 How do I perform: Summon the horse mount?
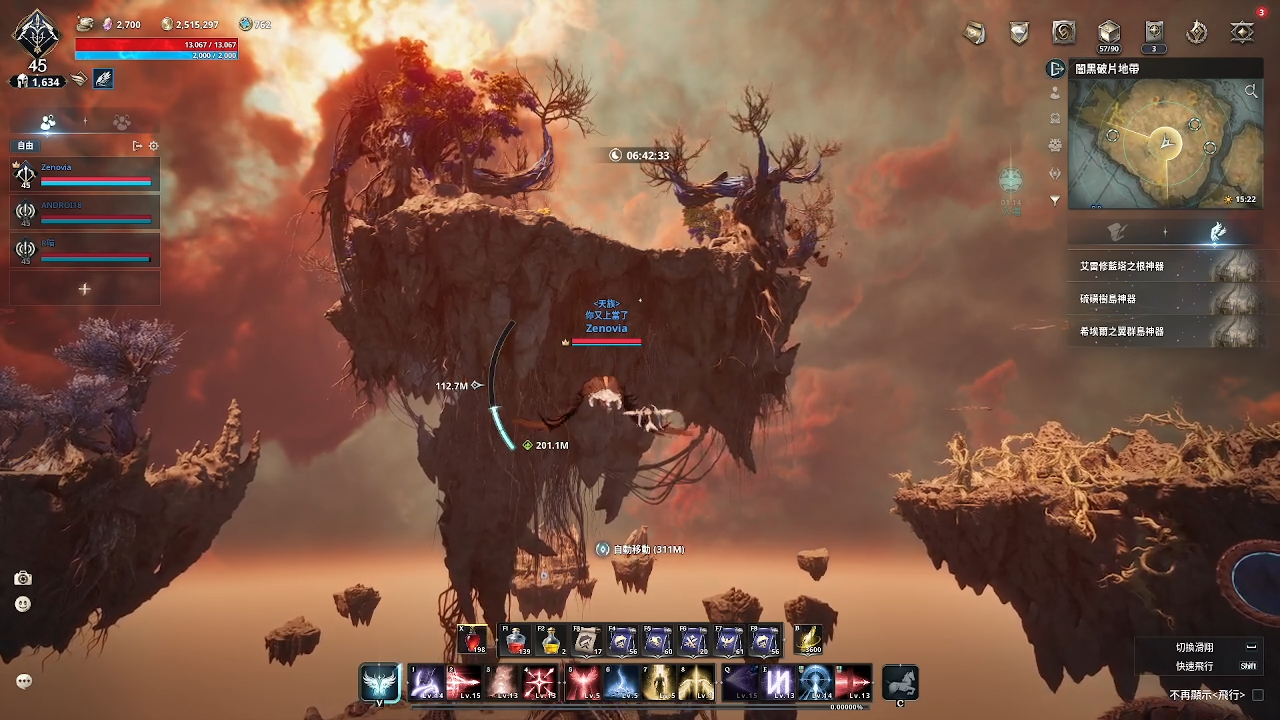pyautogui.click(x=900, y=683)
